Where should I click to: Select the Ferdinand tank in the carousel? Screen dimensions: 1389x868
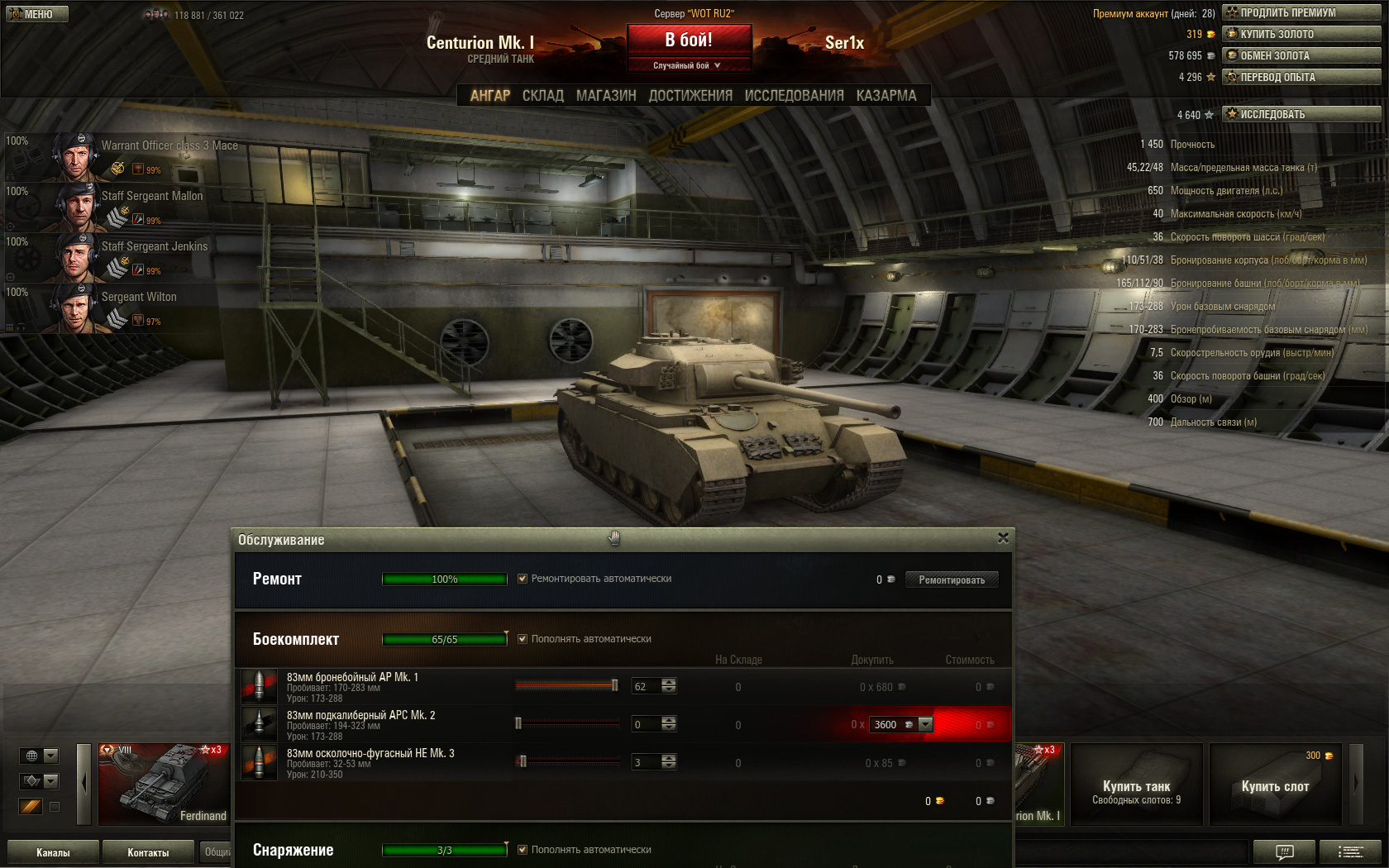[164, 784]
